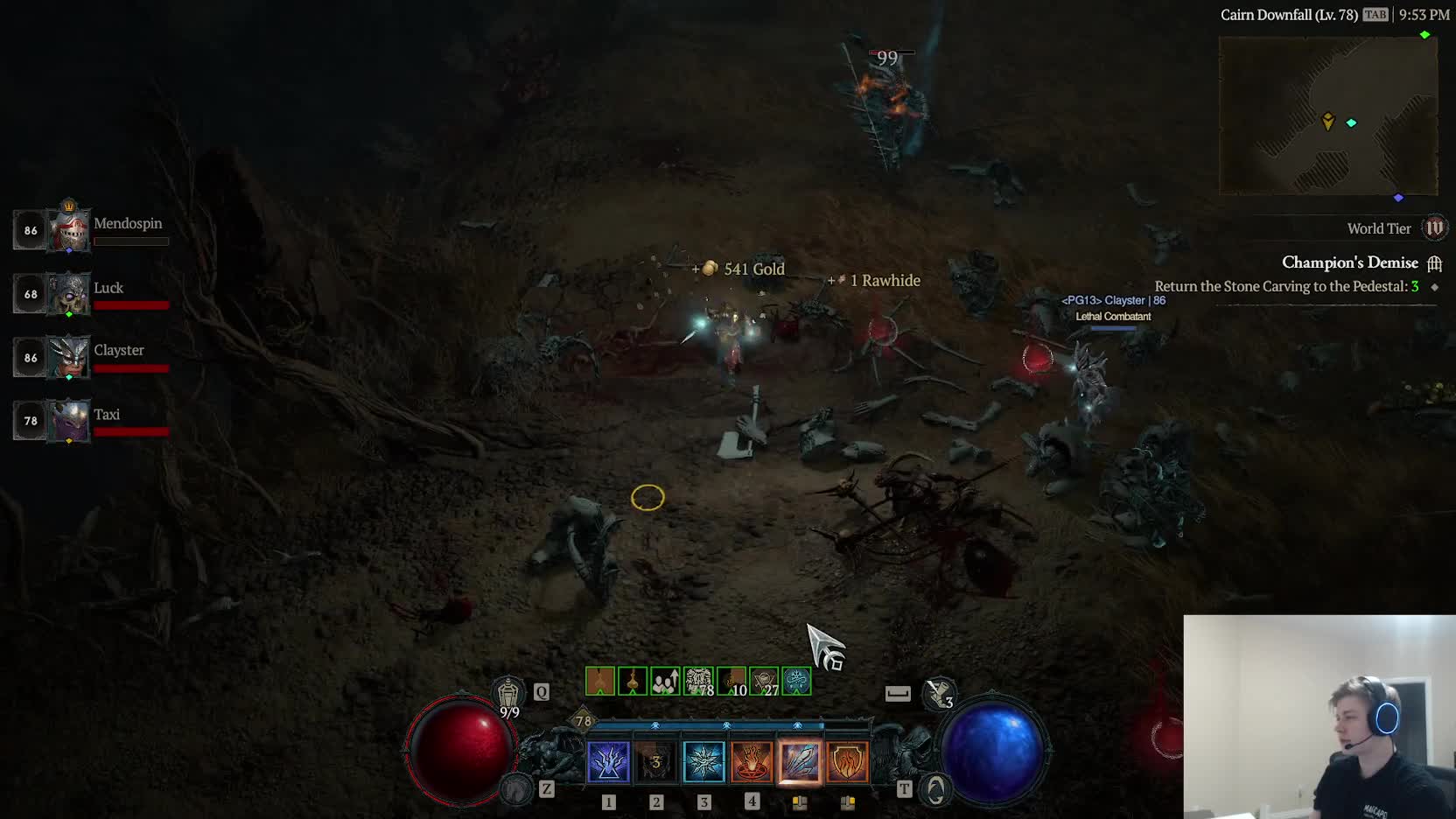The image size is (1456, 819).
Task: Click the evade icon with 3 charges
Action: (940, 694)
